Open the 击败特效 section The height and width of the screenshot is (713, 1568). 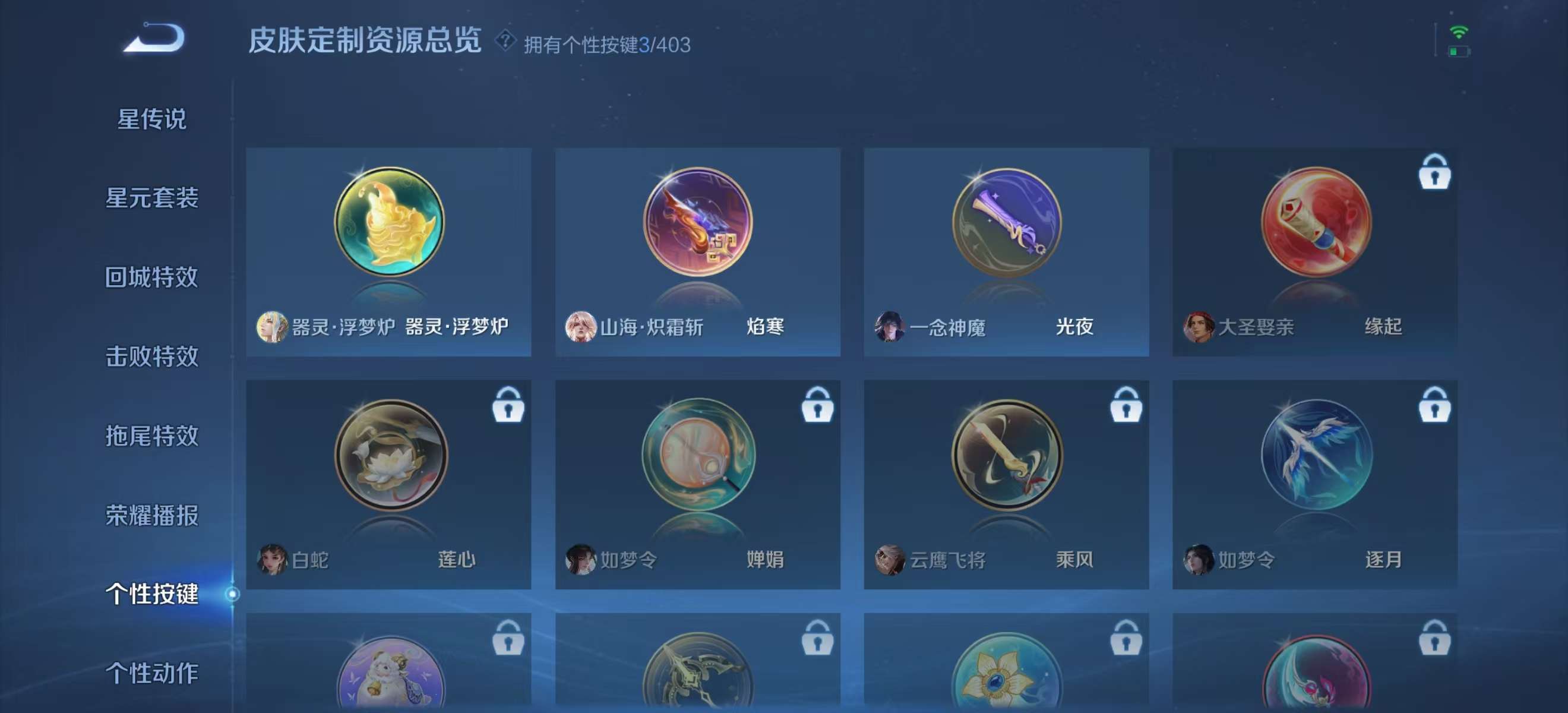coord(151,356)
